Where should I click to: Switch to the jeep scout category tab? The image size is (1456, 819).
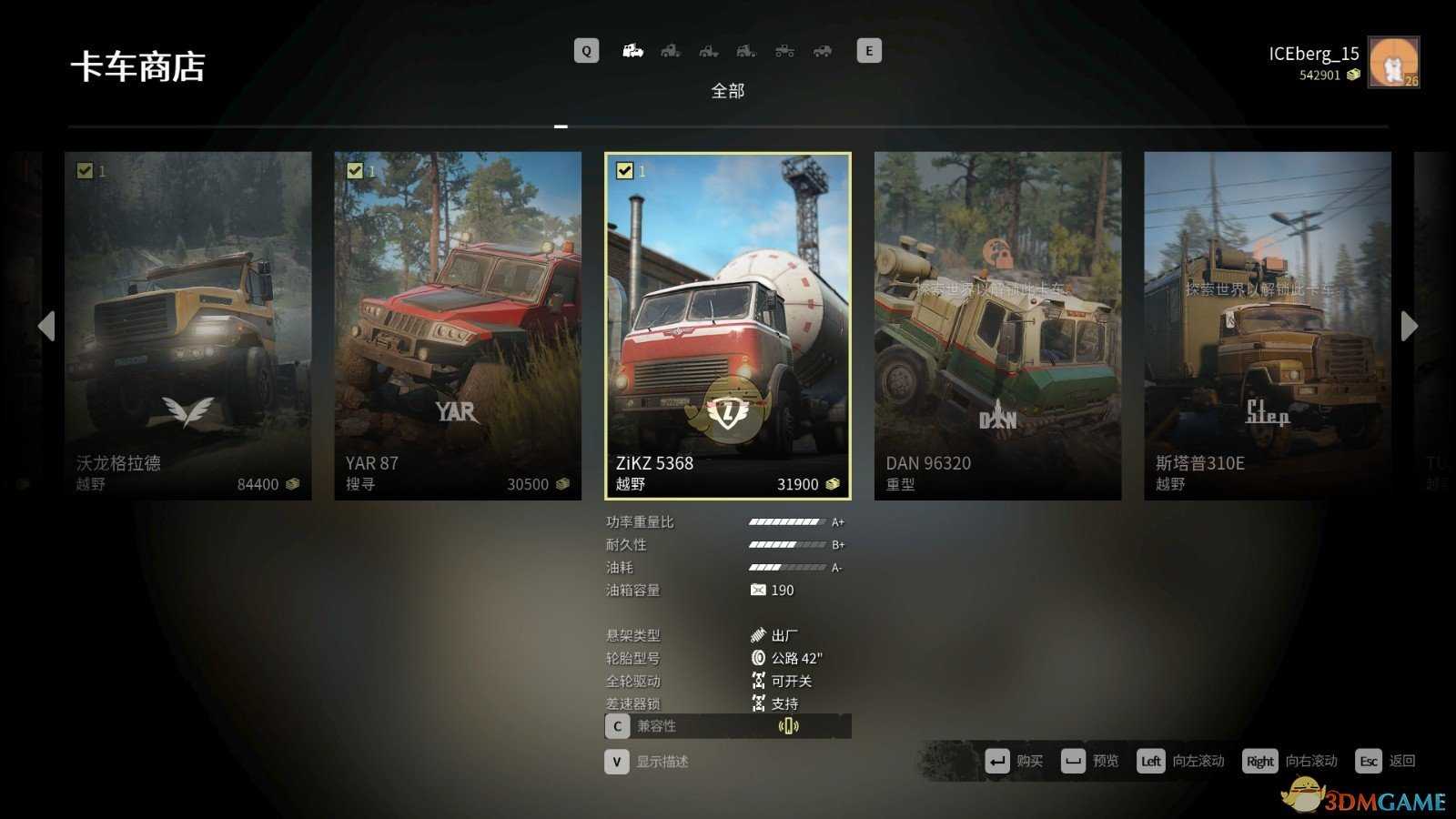823,51
